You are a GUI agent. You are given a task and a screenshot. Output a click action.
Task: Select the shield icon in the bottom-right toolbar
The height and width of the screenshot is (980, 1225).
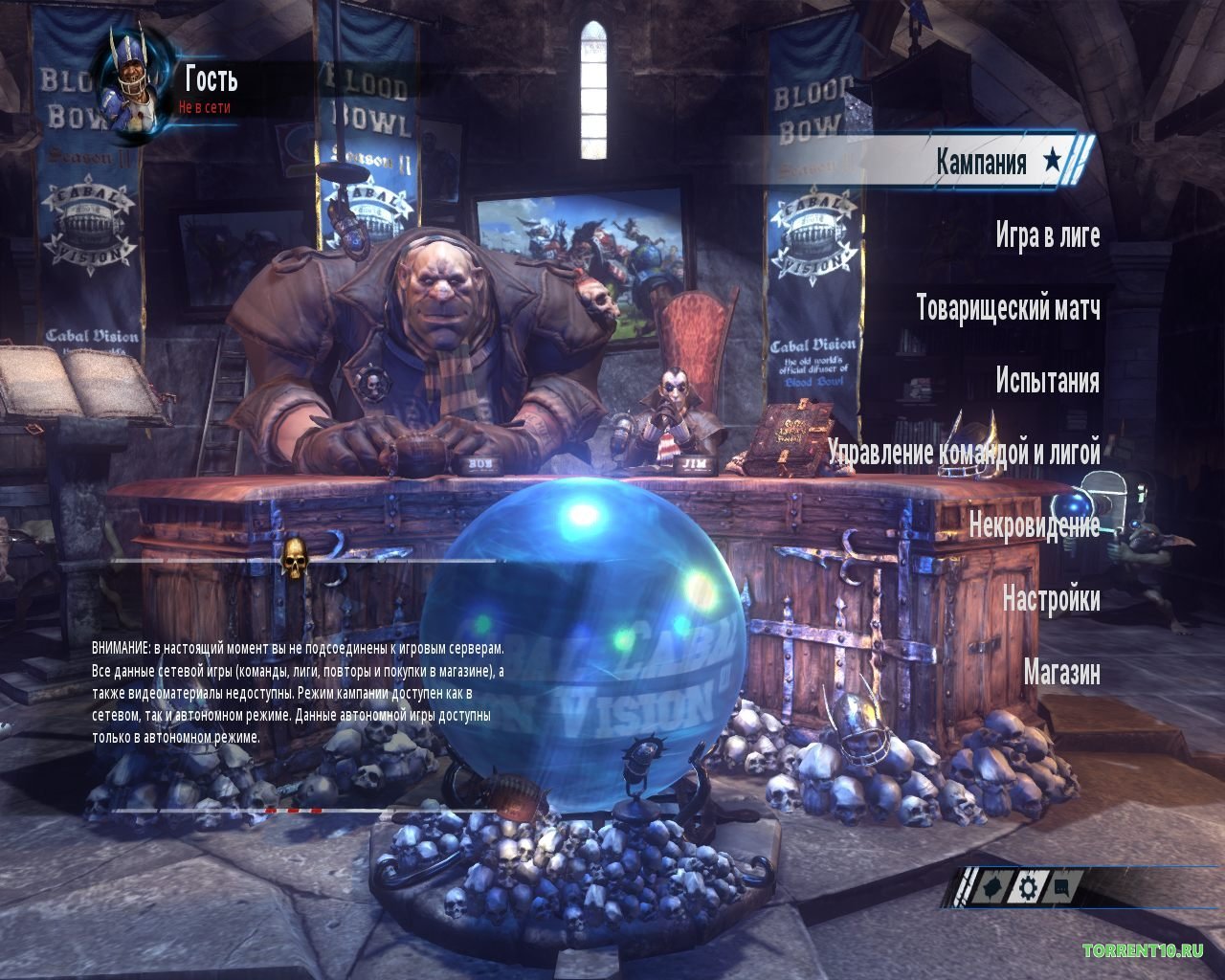click(993, 886)
